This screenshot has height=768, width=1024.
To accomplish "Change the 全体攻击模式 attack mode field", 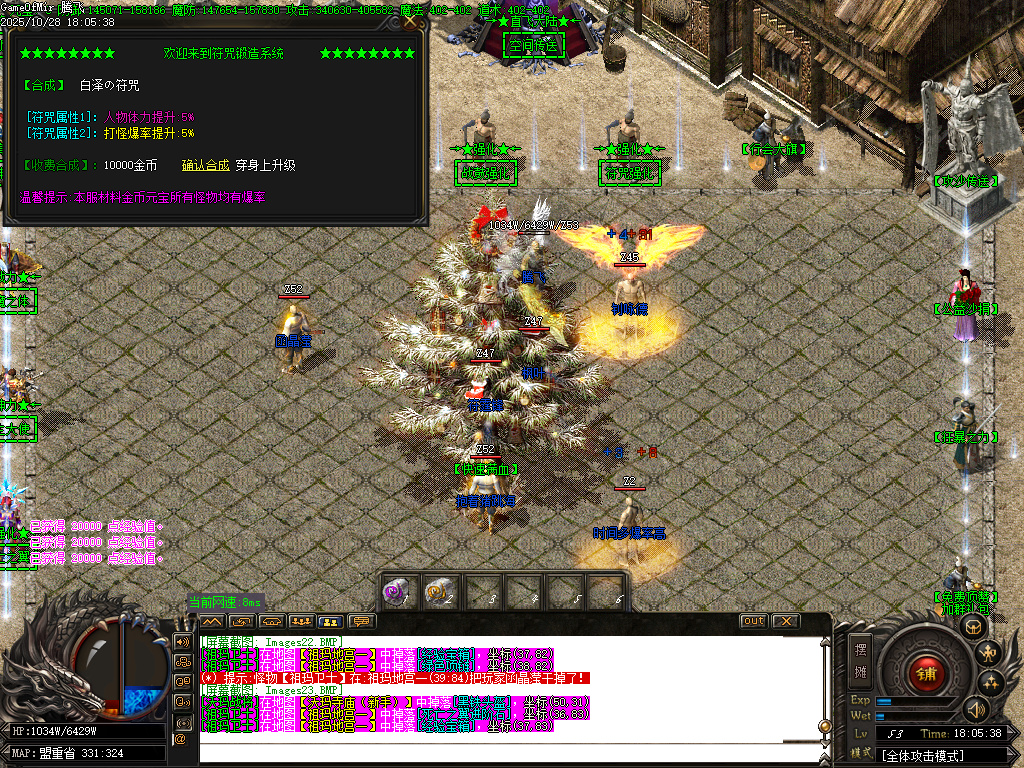I will point(945,755).
